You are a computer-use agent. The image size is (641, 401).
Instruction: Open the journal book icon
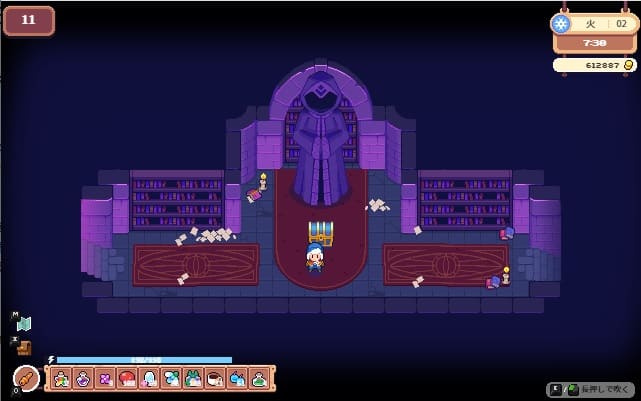(24, 347)
